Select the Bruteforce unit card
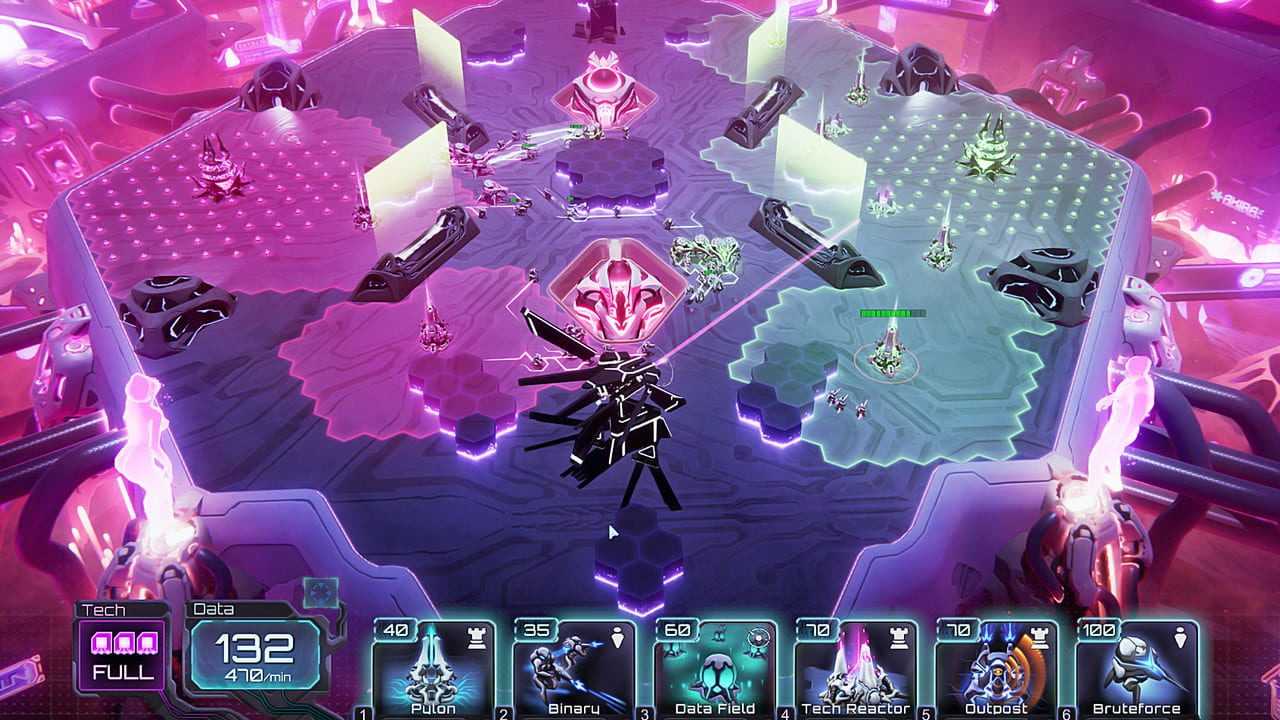 point(1137,668)
